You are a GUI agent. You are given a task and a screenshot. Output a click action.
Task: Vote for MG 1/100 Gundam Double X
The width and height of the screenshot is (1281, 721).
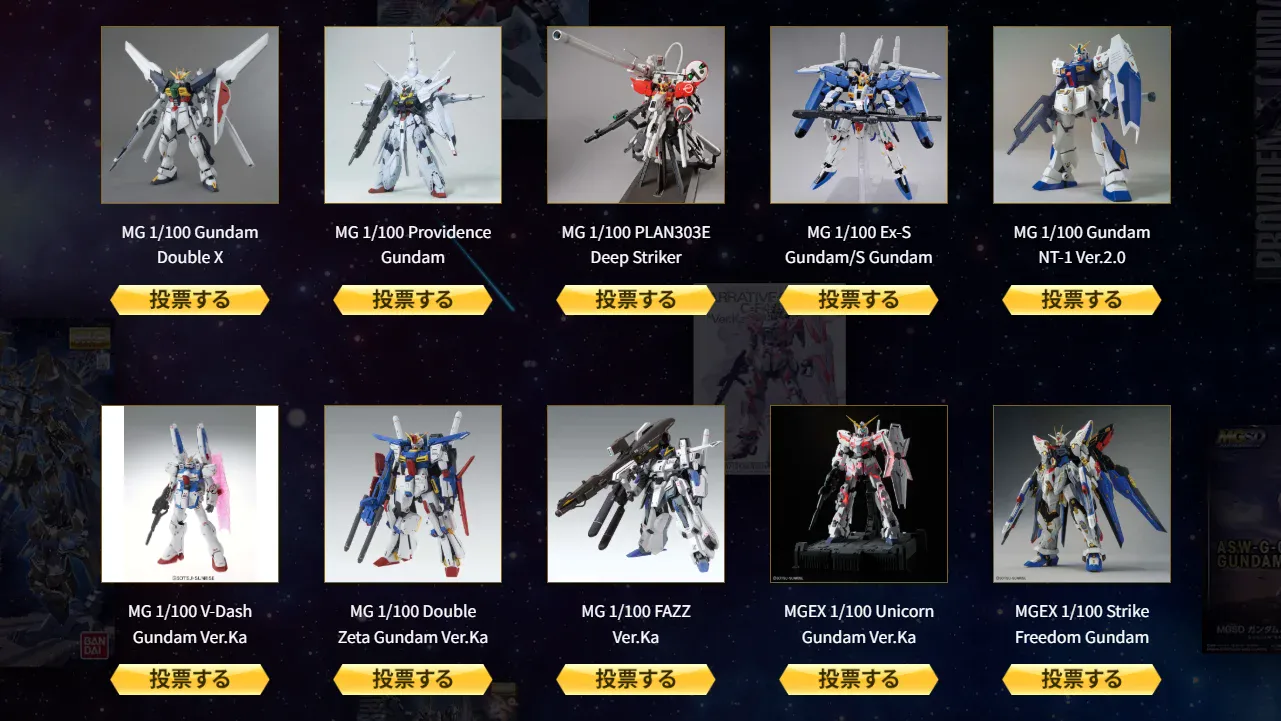point(190,299)
